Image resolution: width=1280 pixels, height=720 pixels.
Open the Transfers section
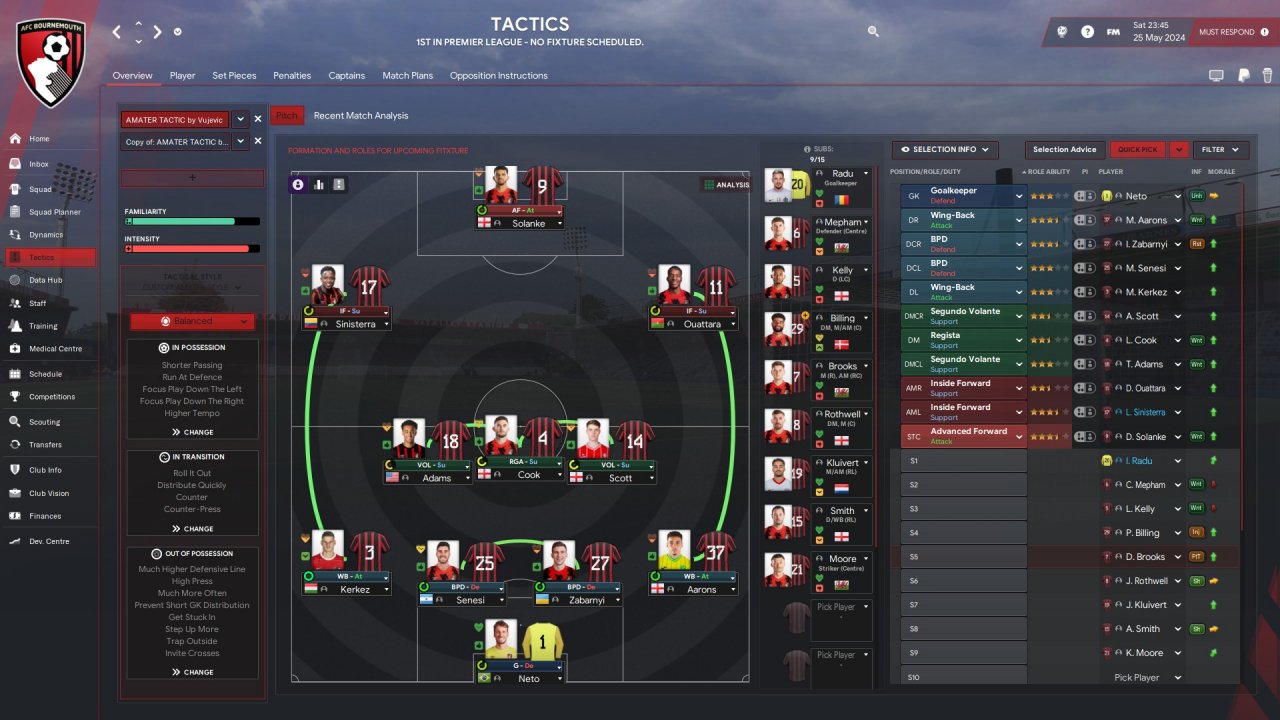(45, 445)
